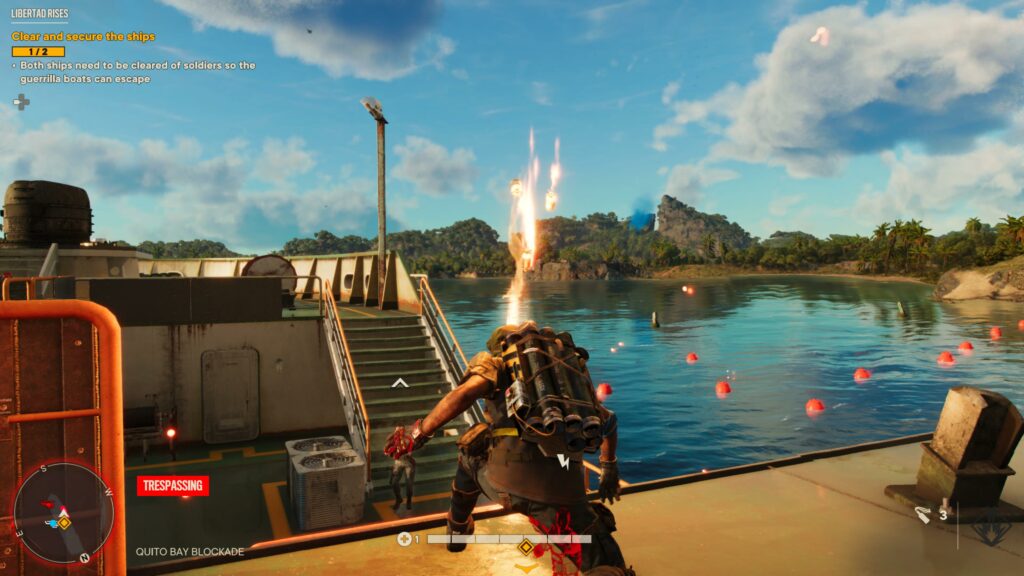1024x576 pixels.
Task: Select the 'Clear and secure the ships' objective
Action: (83, 36)
